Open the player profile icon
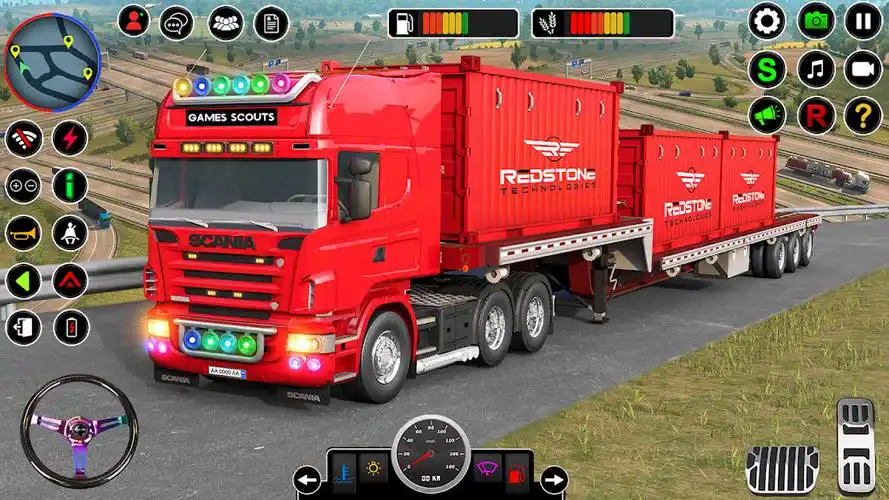The image size is (889, 500). pos(134,21)
